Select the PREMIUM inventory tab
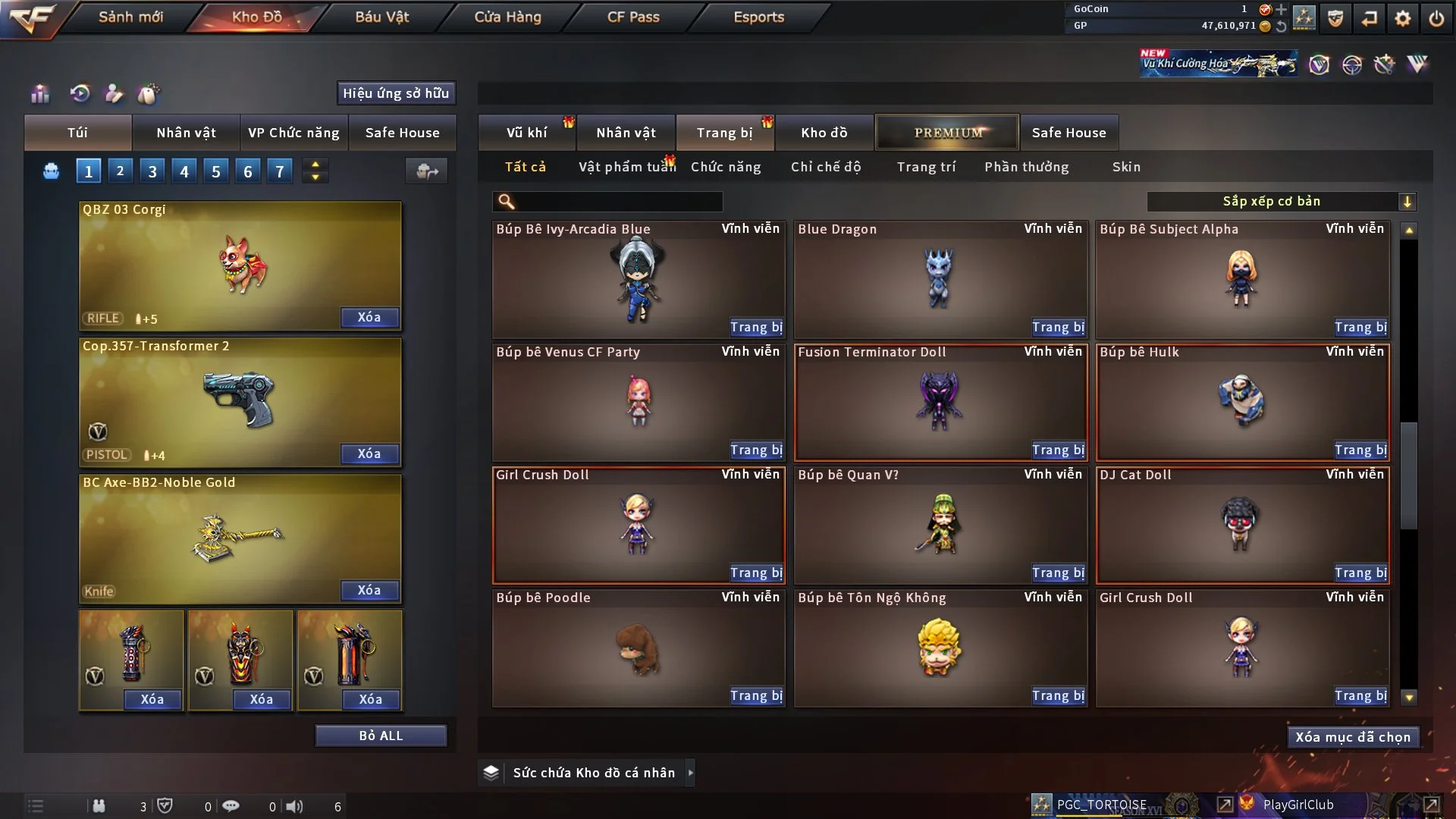This screenshot has height=819, width=1456. [x=947, y=133]
